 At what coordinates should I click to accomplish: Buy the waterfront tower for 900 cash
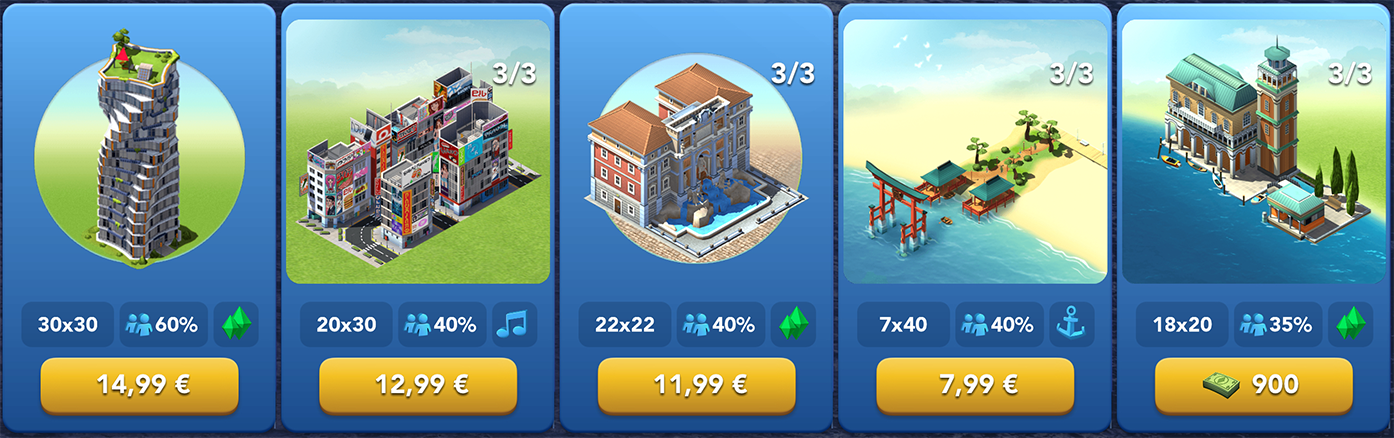[1253, 385]
